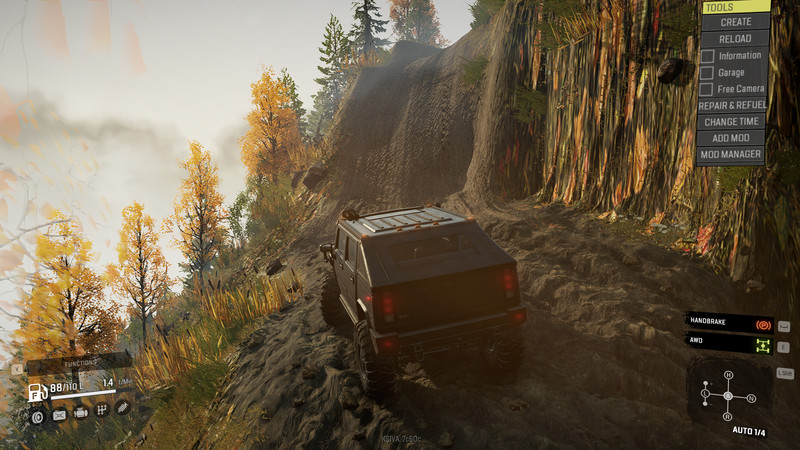Image resolution: width=800 pixels, height=450 pixels.
Task: Enable the Garage checkbox
Action: (707, 72)
